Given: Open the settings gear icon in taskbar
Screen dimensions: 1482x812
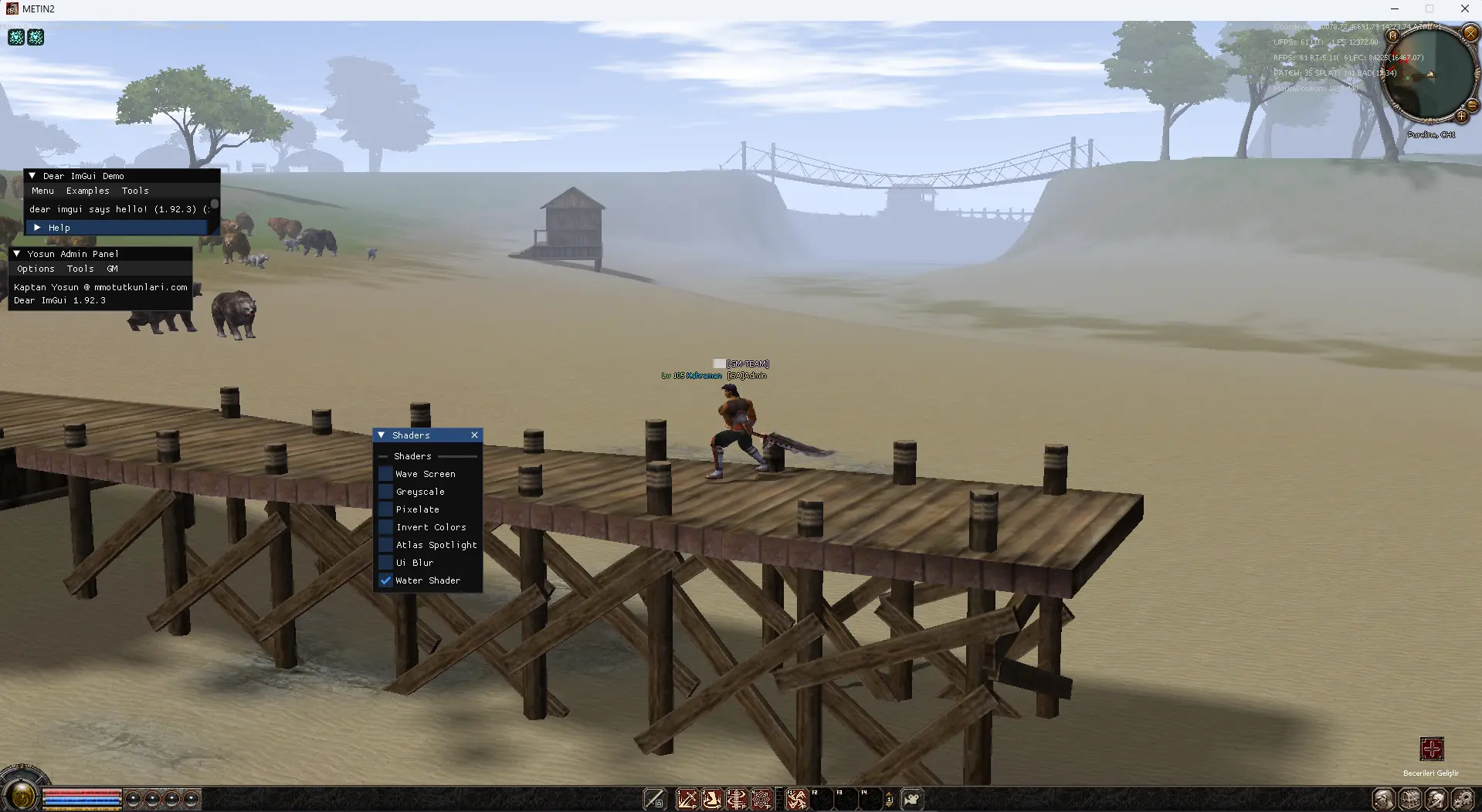Looking at the screenshot, I should (1462, 799).
